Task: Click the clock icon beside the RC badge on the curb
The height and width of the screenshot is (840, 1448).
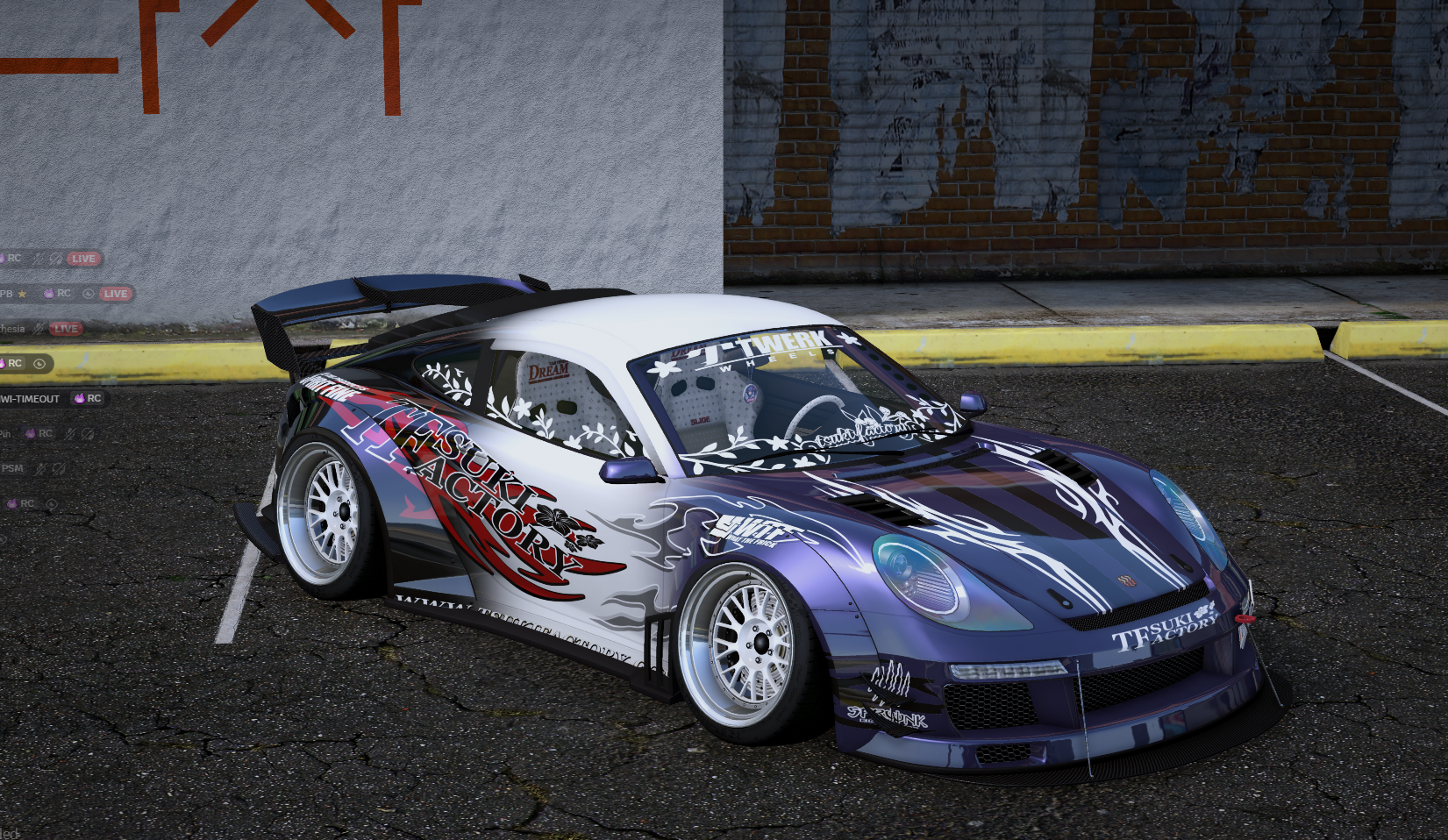Action: click(x=39, y=364)
